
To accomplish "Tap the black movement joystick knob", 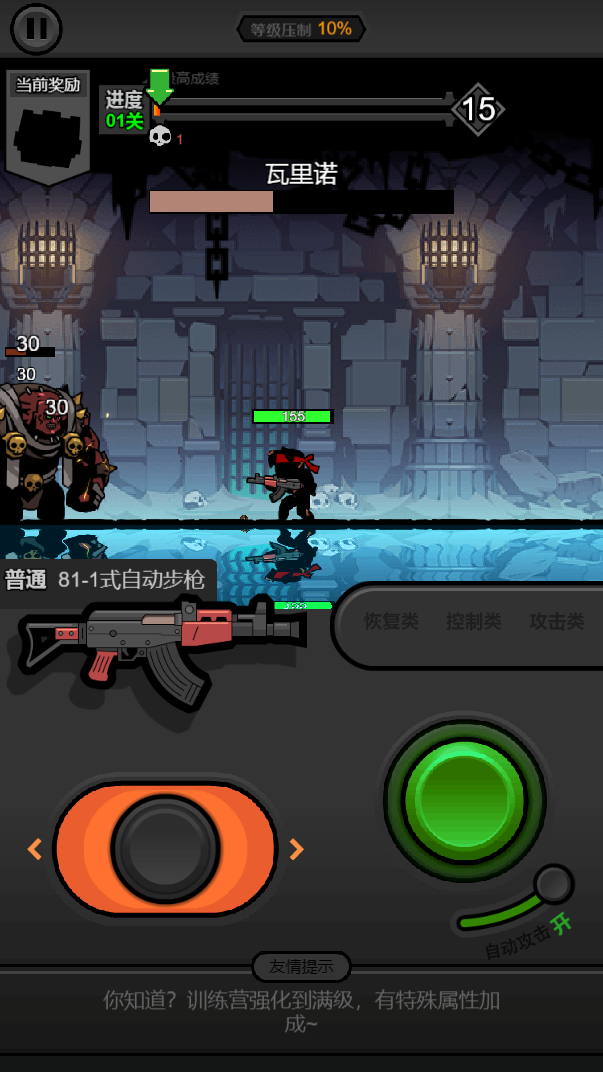I will pyautogui.click(x=165, y=849).
